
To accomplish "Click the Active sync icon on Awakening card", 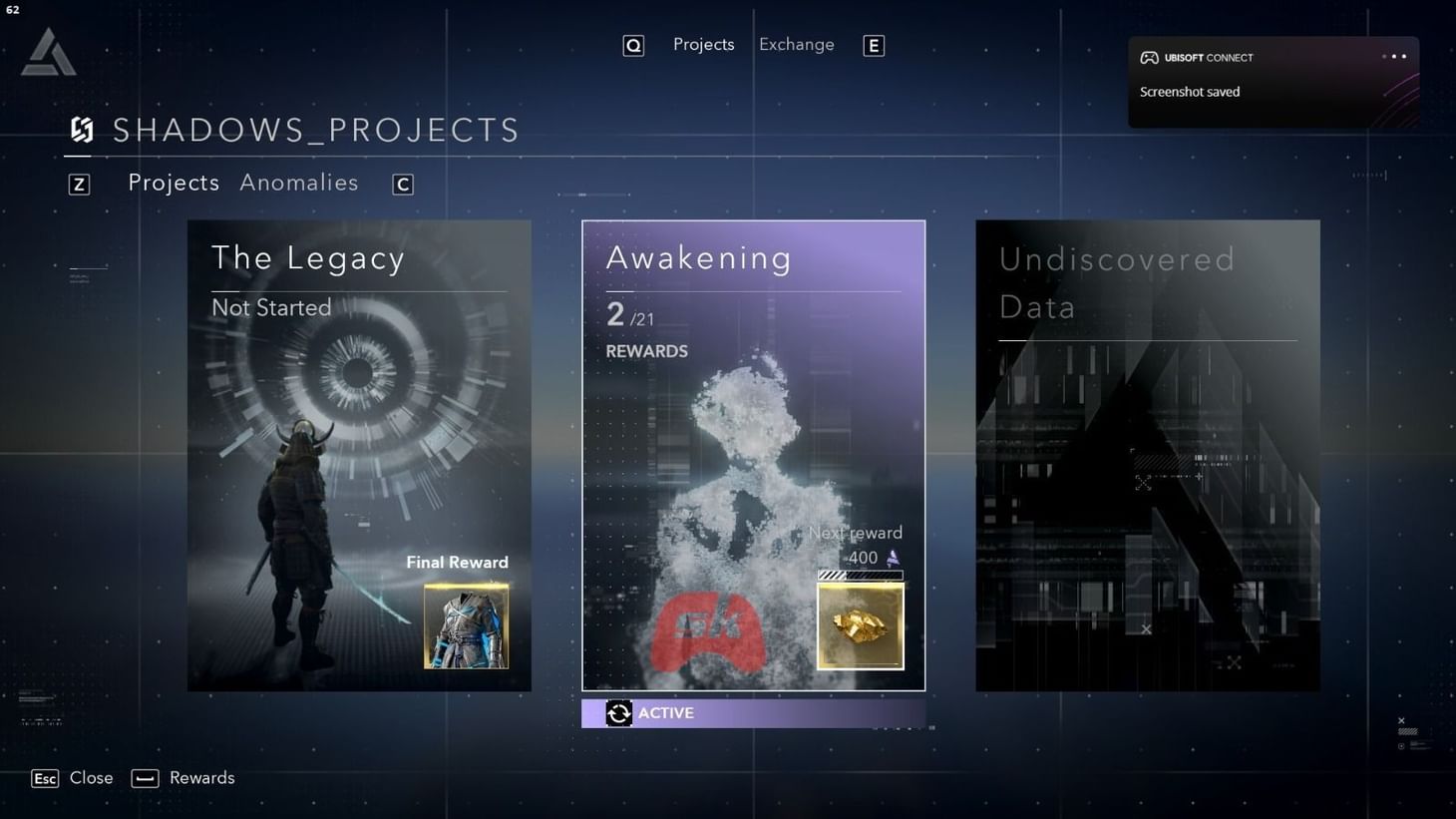I will tap(618, 712).
